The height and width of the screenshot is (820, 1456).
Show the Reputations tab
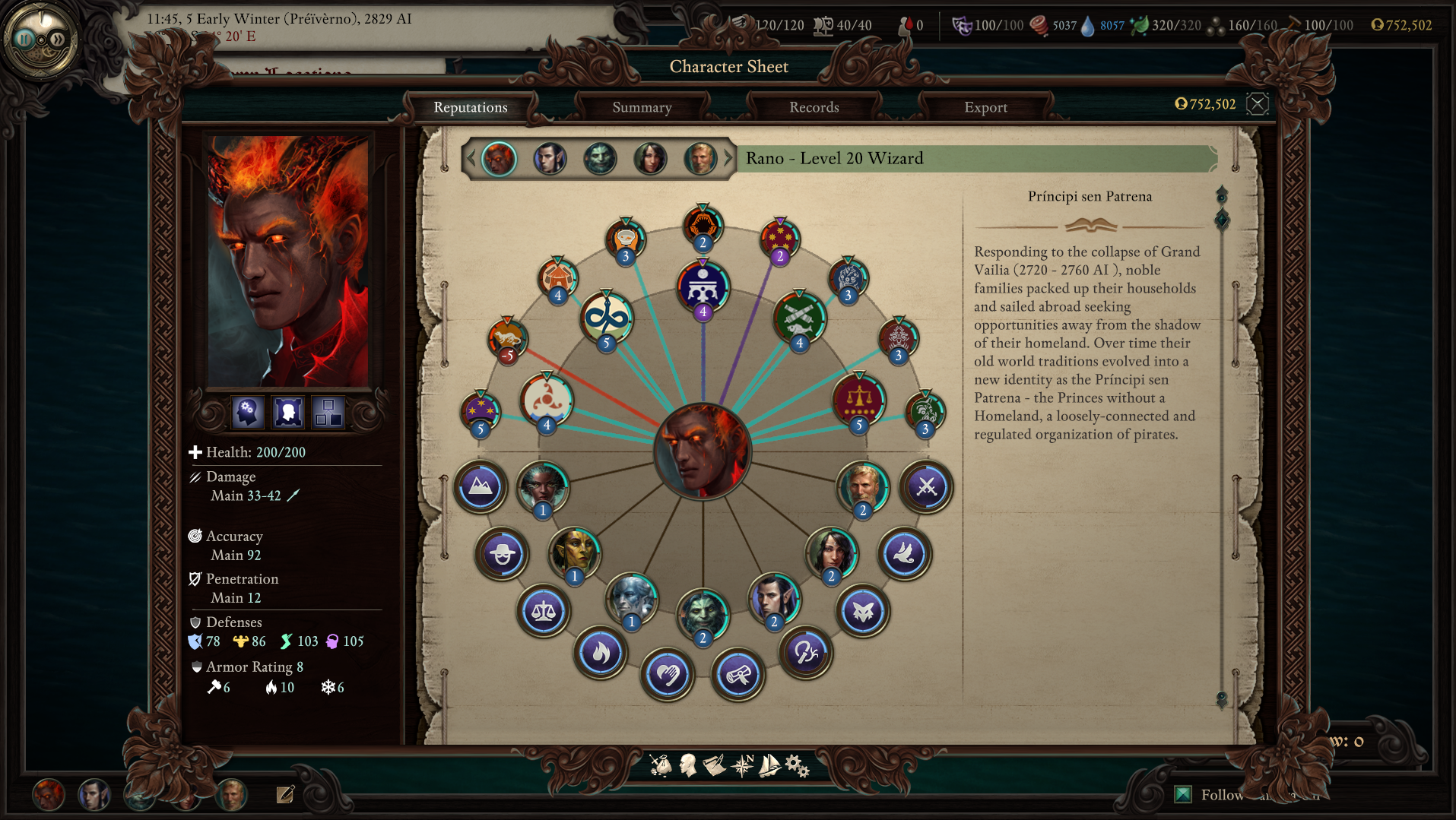(470, 107)
